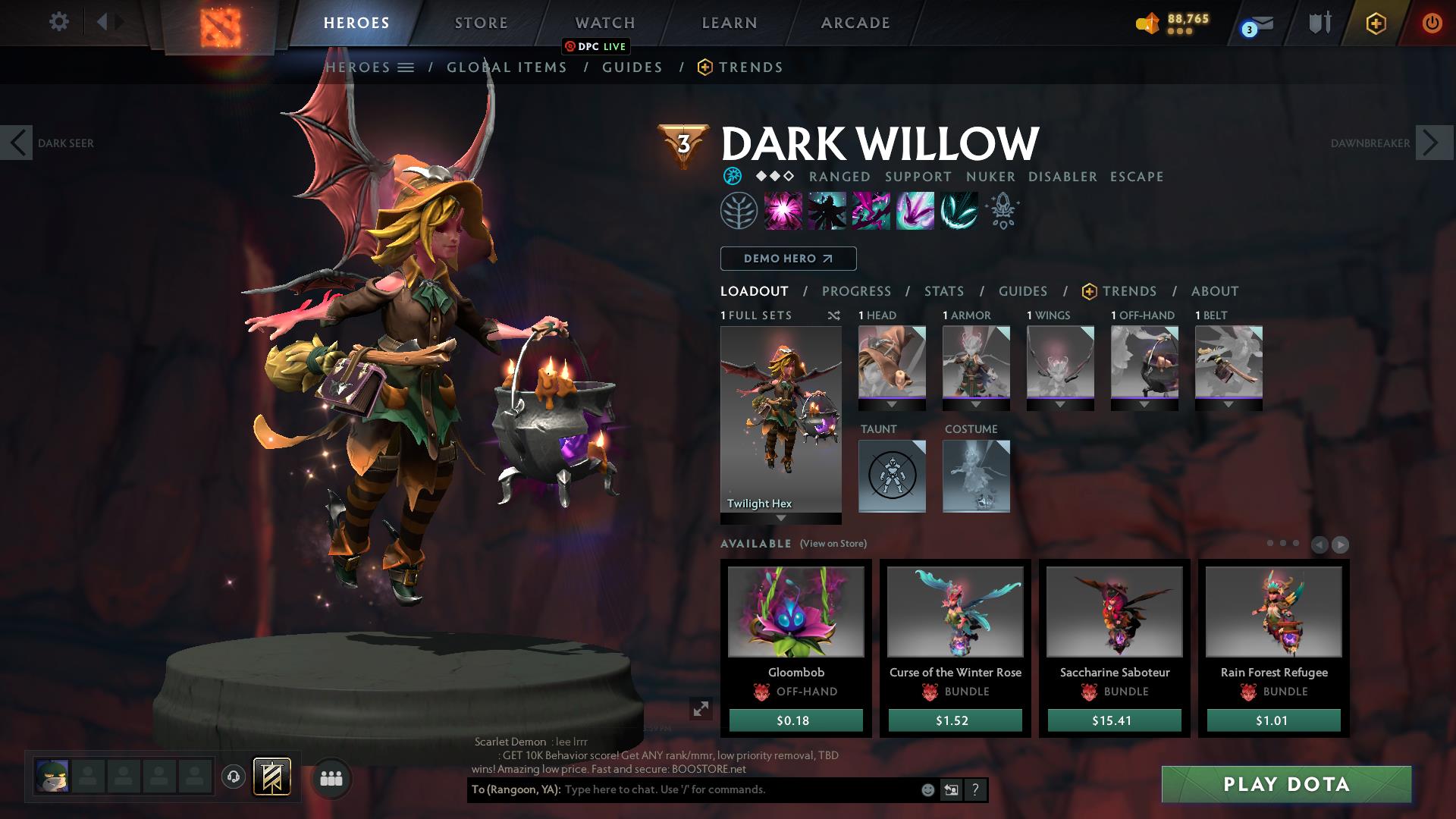Image resolution: width=1456 pixels, height=819 pixels.
Task: Switch to the STATS tab
Action: coord(943,291)
